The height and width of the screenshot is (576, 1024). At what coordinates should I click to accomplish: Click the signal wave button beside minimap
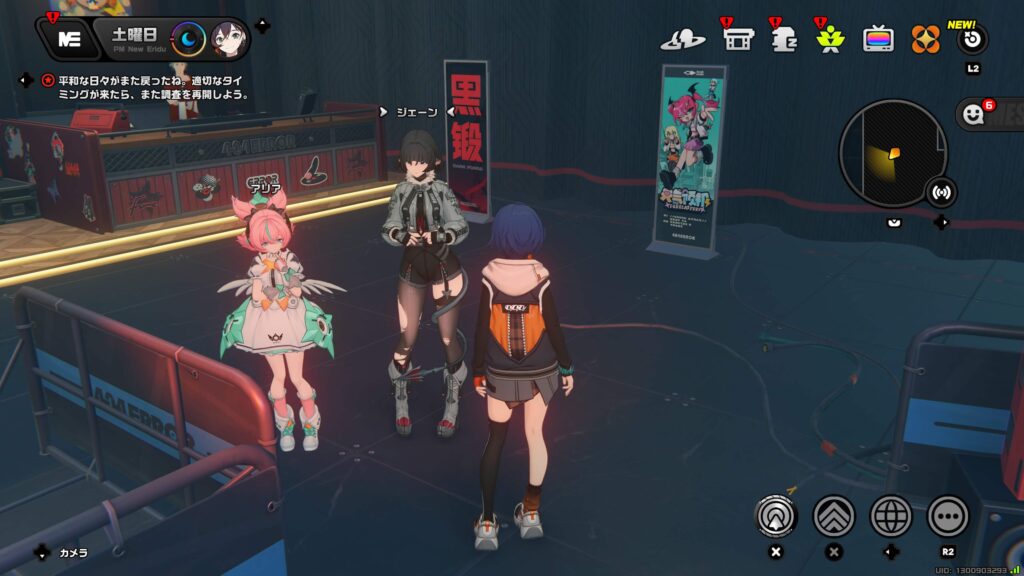[941, 191]
